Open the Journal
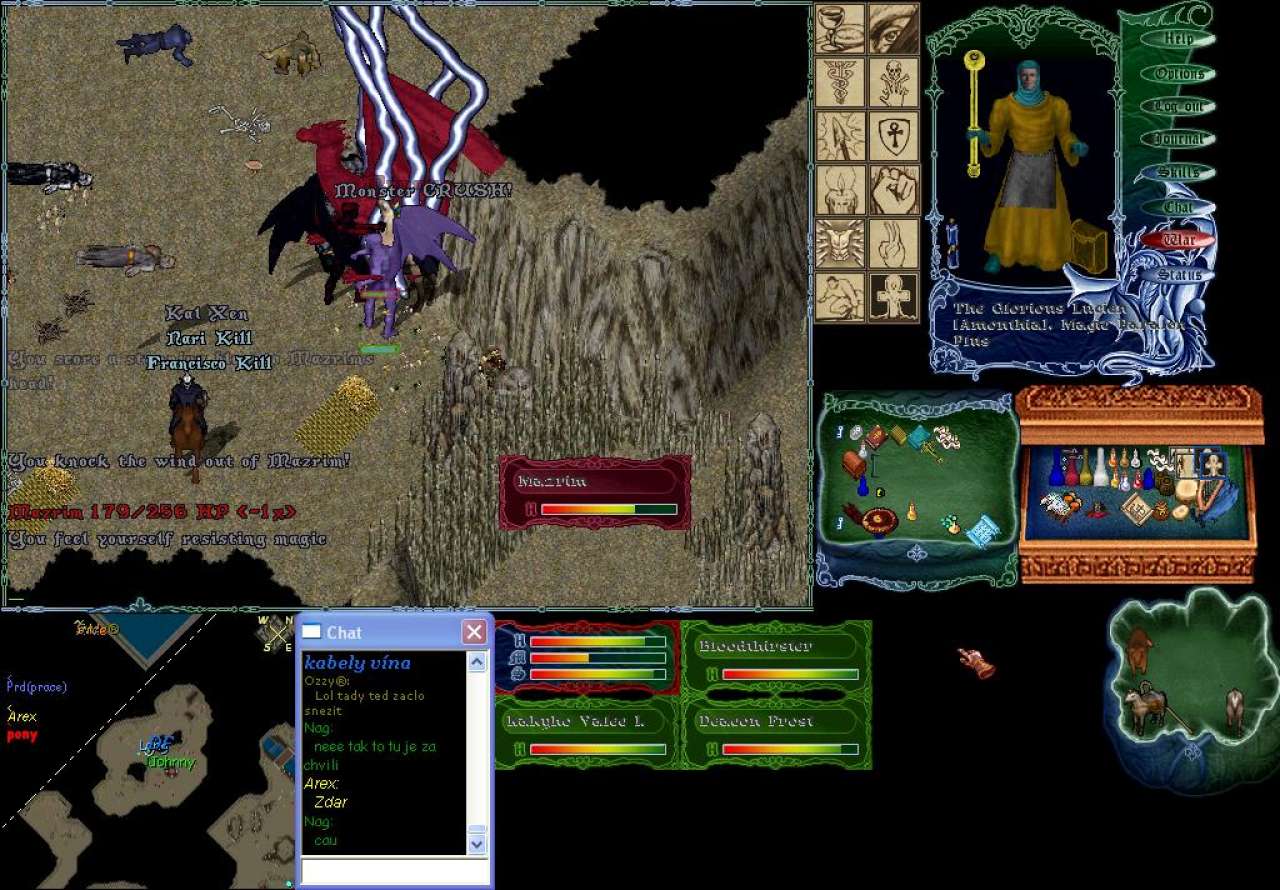 tap(1180, 139)
